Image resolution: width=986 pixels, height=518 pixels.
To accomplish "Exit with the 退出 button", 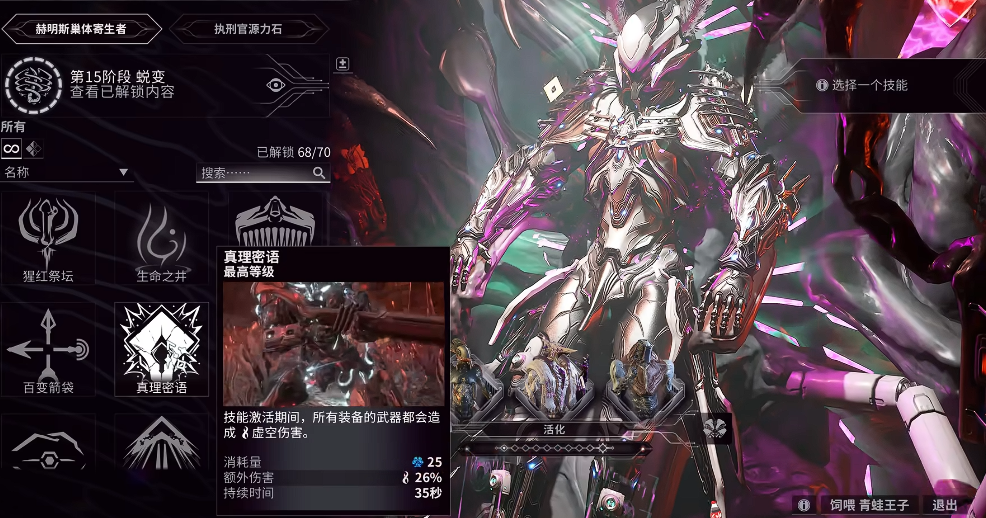I will [x=944, y=505].
